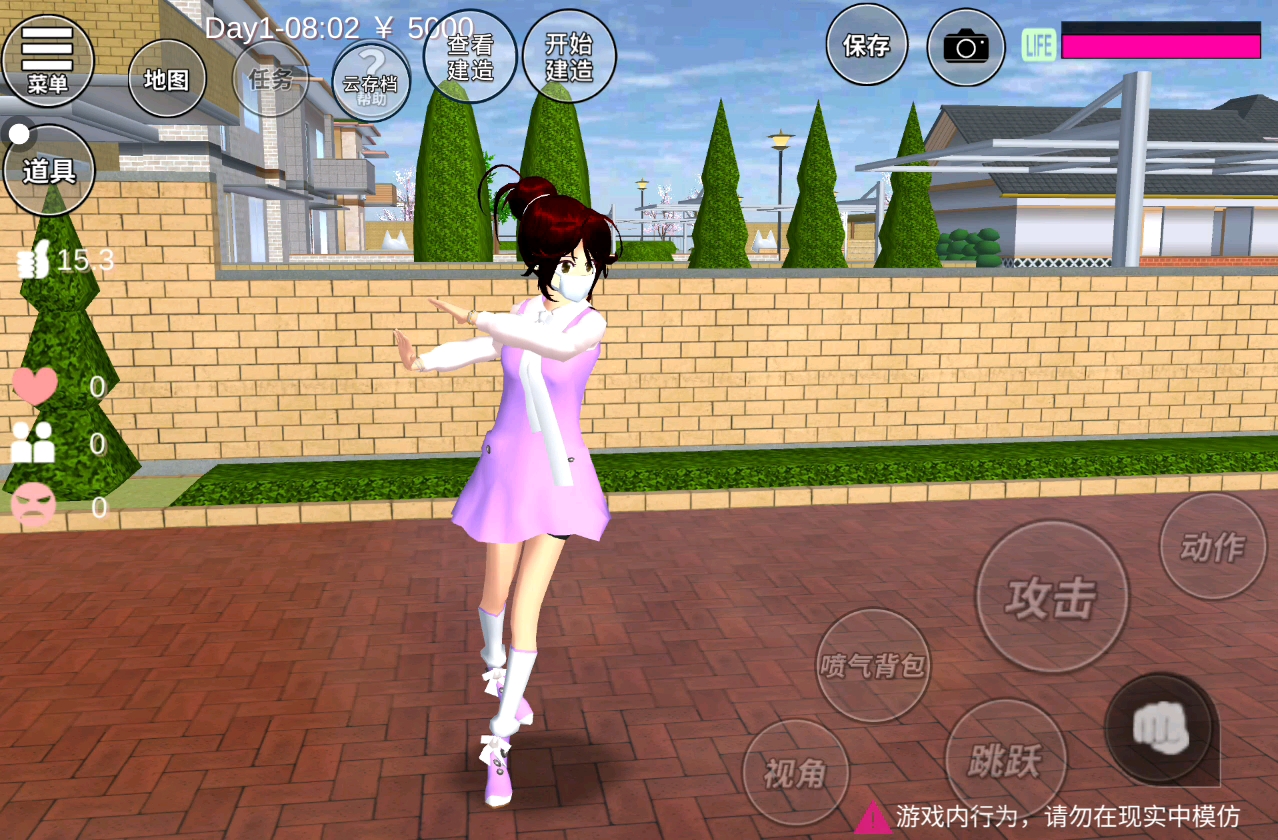
Task: Switch camera with the 视角 button
Action: (x=796, y=772)
